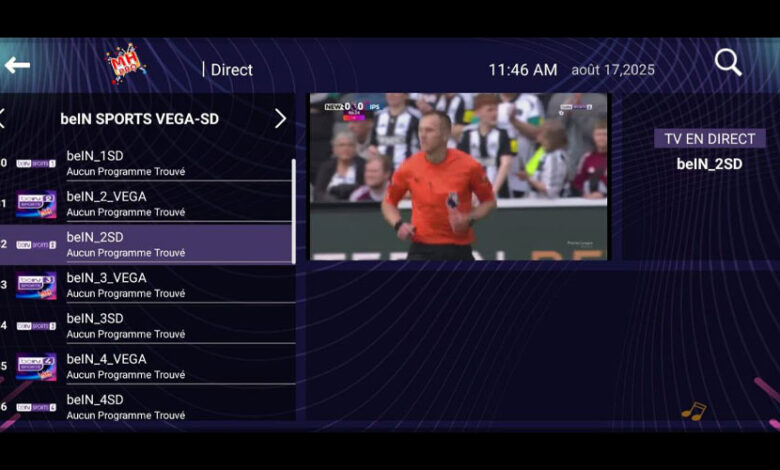The width and height of the screenshot is (780, 470).
Task: Open the beIN_3SD channel
Action: (150, 325)
